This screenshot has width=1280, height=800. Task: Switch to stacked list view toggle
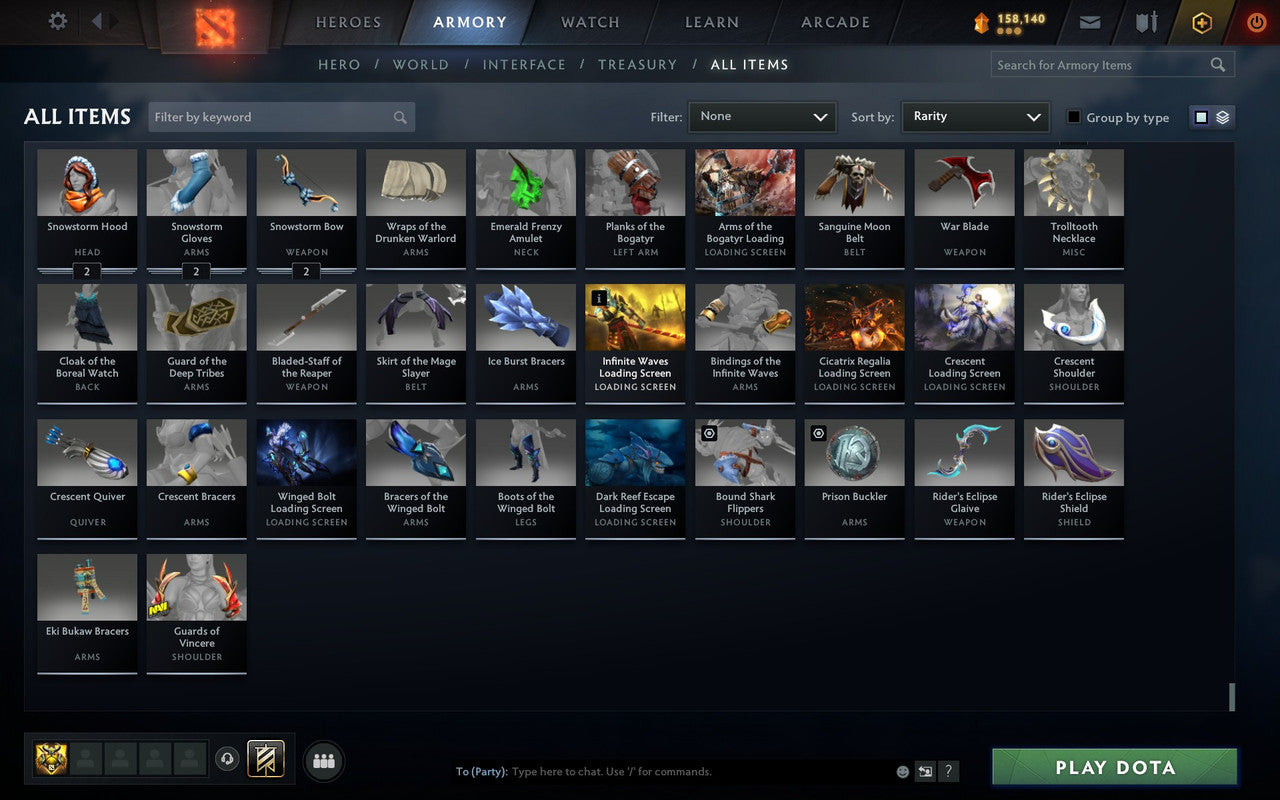pyautogui.click(x=1221, y=117)
